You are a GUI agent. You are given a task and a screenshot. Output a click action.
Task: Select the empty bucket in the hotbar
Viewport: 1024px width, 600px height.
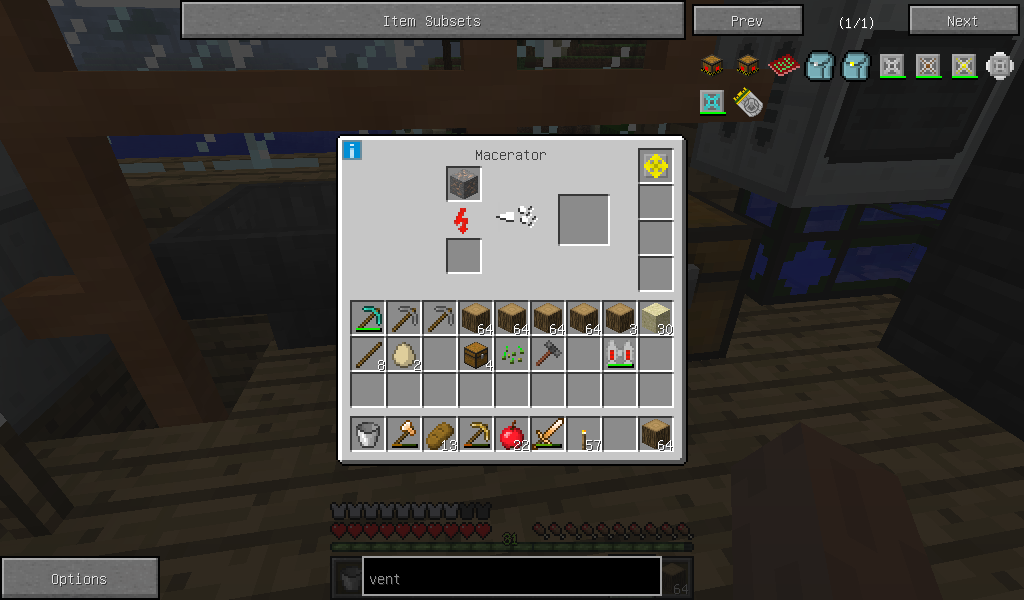click(368, 434)
